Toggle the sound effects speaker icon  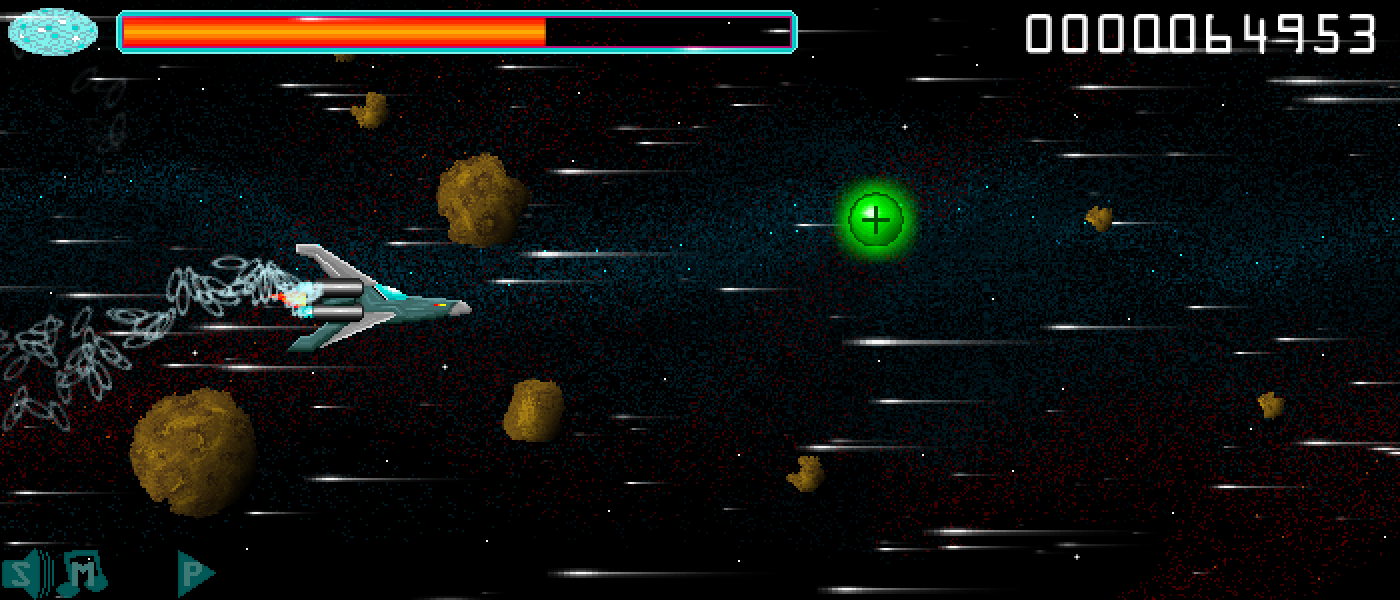tap(24, 572)
